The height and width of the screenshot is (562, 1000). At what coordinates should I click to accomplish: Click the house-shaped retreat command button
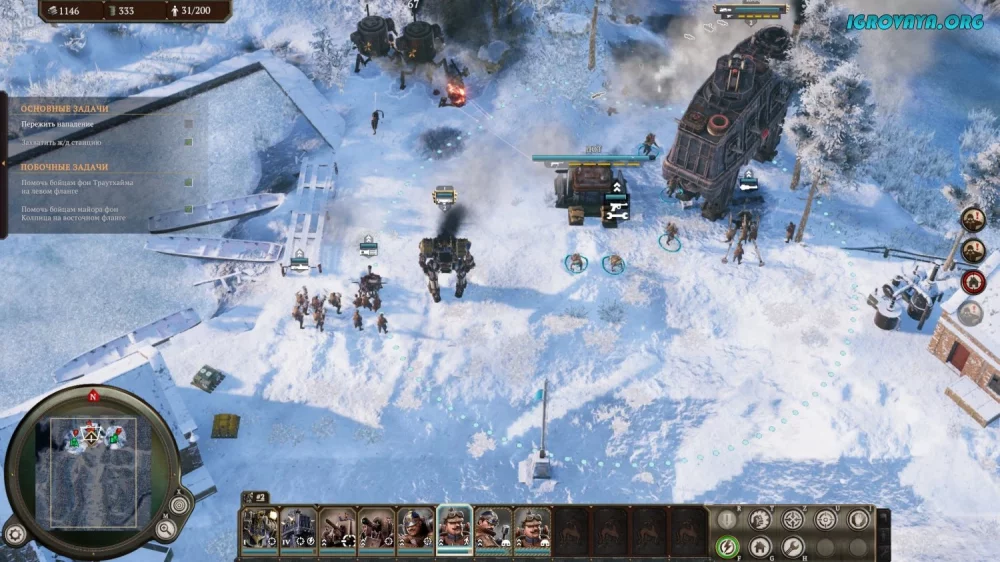click(760, 547)
